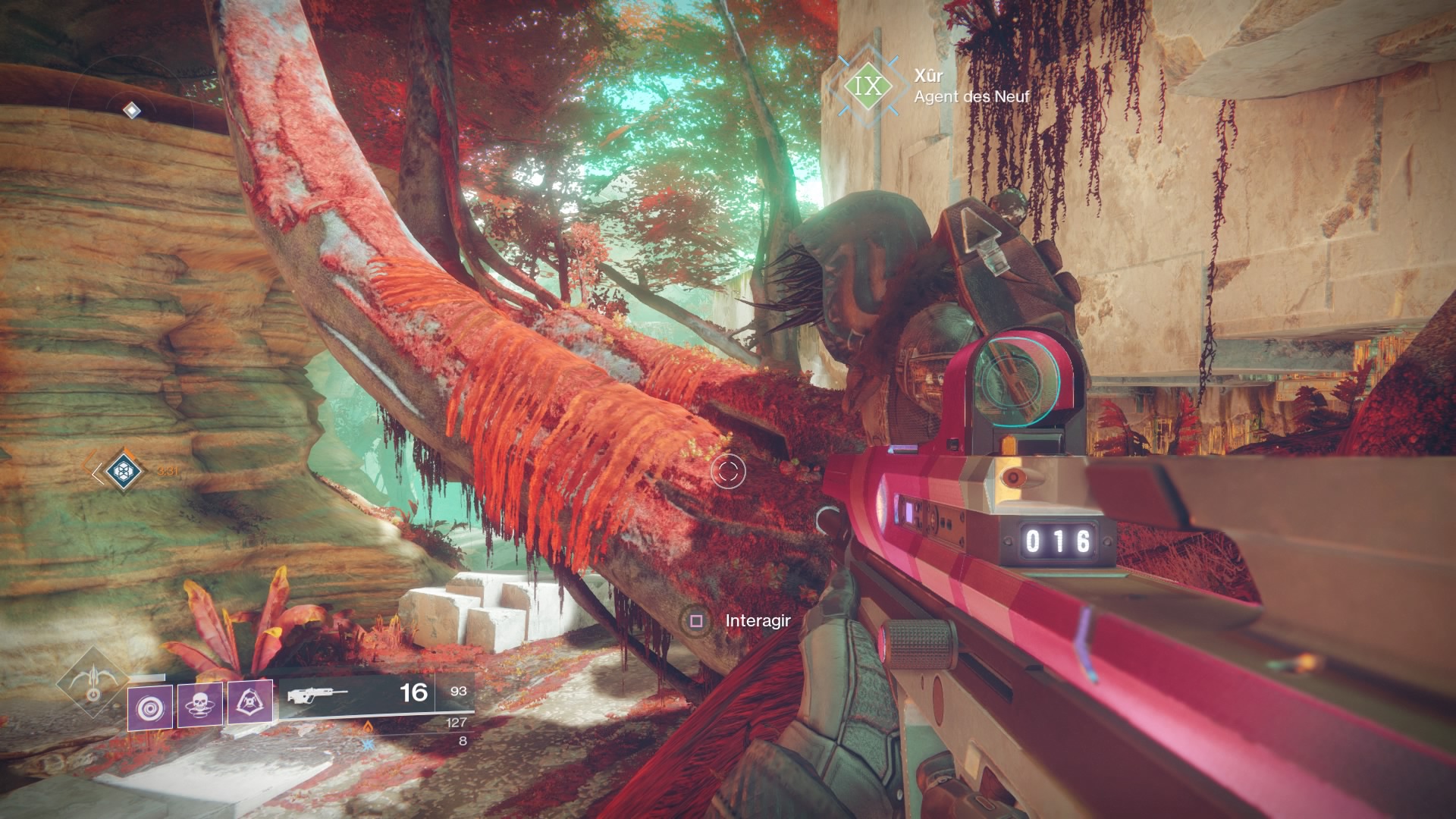Use the skull melee ability icon
Viewport: 1456px width, 819px height.
(200, 706)
